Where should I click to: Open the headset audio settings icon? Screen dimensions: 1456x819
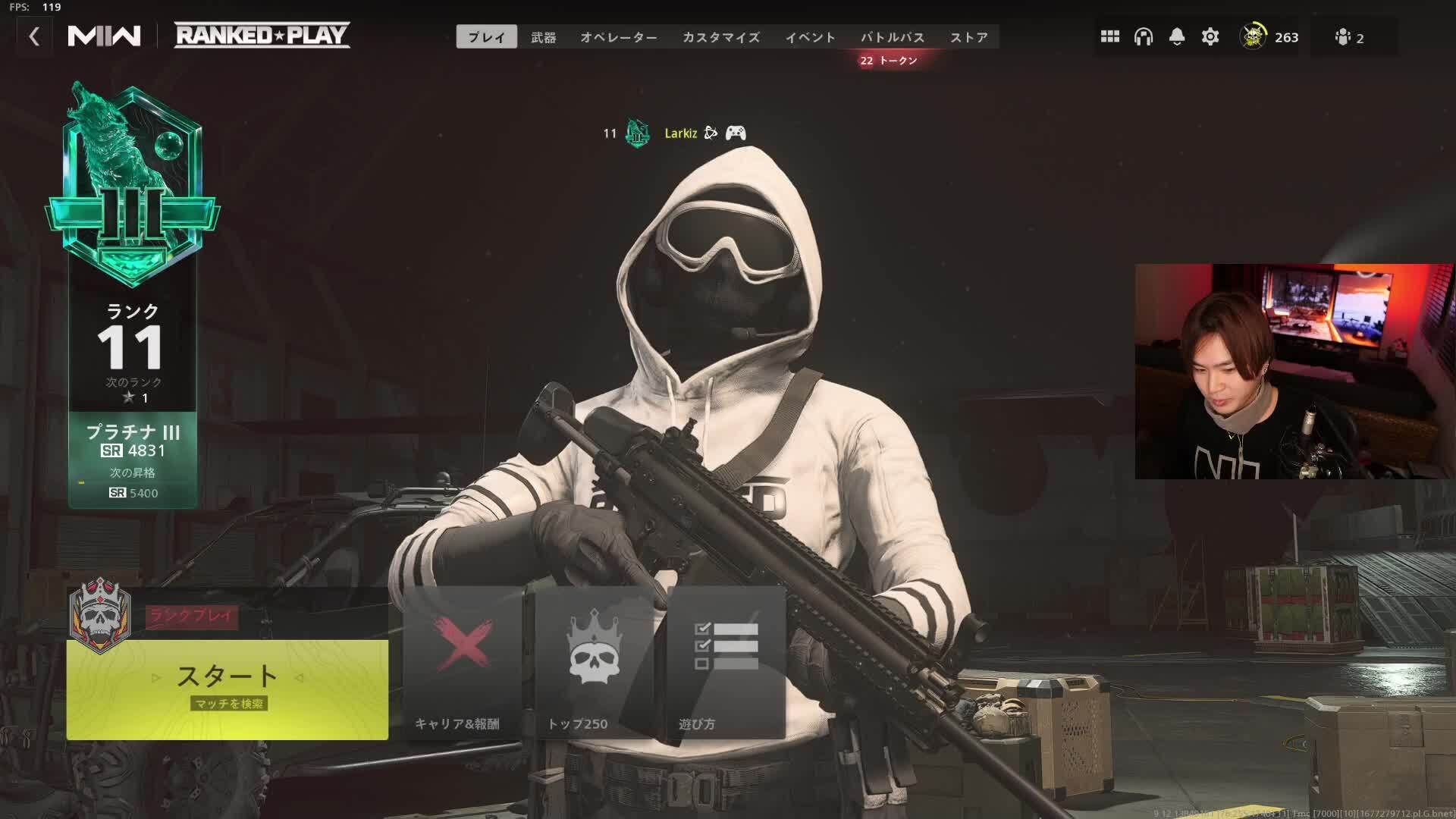pos(1142,36)
